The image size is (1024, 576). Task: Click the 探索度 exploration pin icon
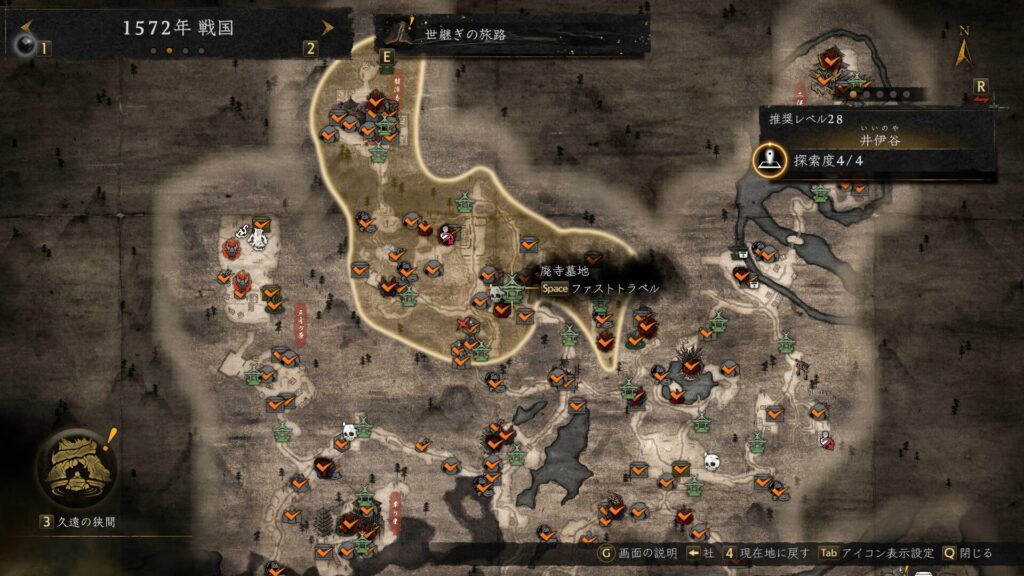pyautogui.click(x=769, y=159)
